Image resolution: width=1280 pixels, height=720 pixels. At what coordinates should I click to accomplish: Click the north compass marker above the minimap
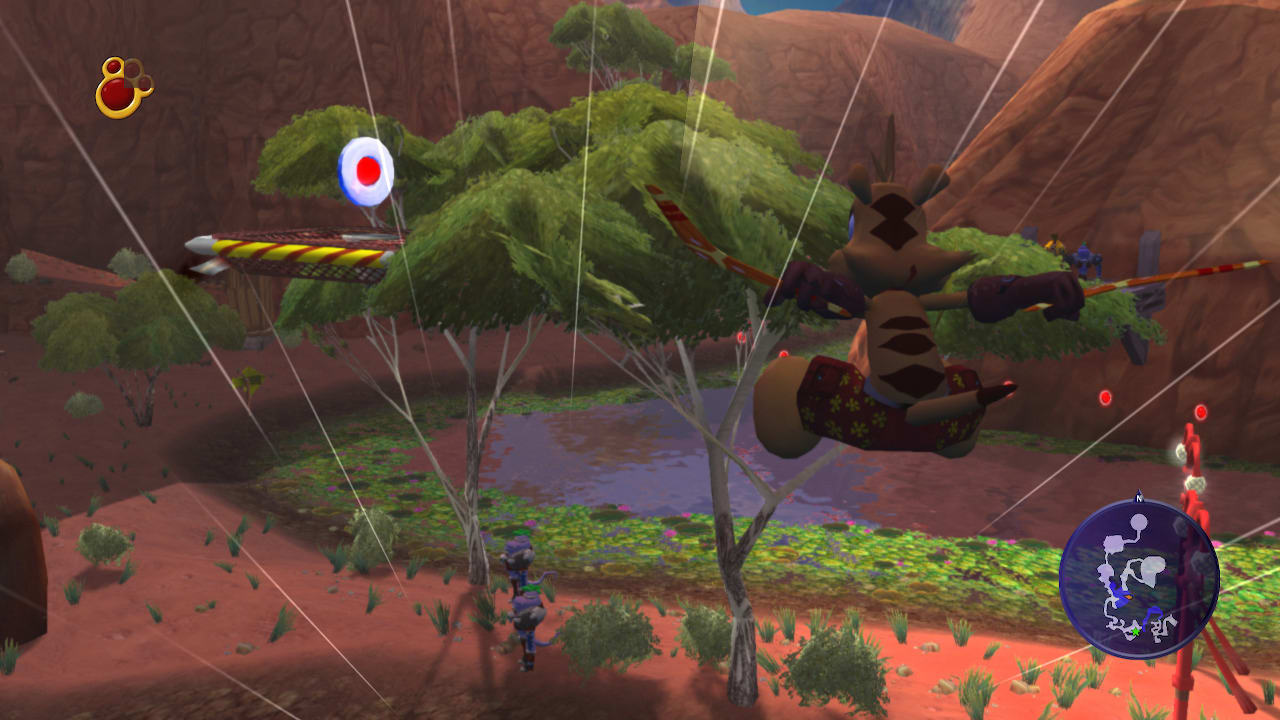1138,497
